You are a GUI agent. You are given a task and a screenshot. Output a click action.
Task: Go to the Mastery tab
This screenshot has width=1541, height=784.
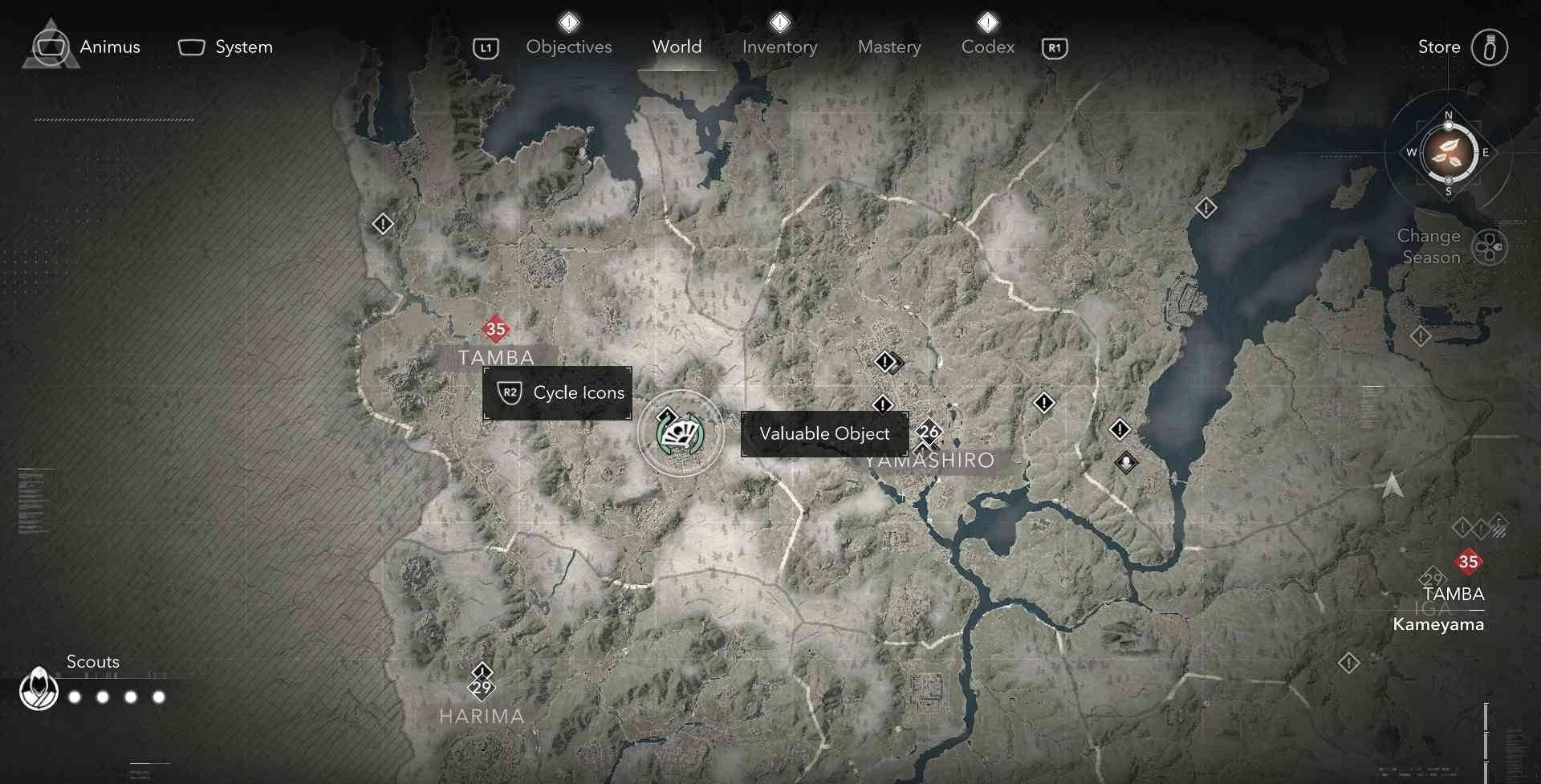889,47
